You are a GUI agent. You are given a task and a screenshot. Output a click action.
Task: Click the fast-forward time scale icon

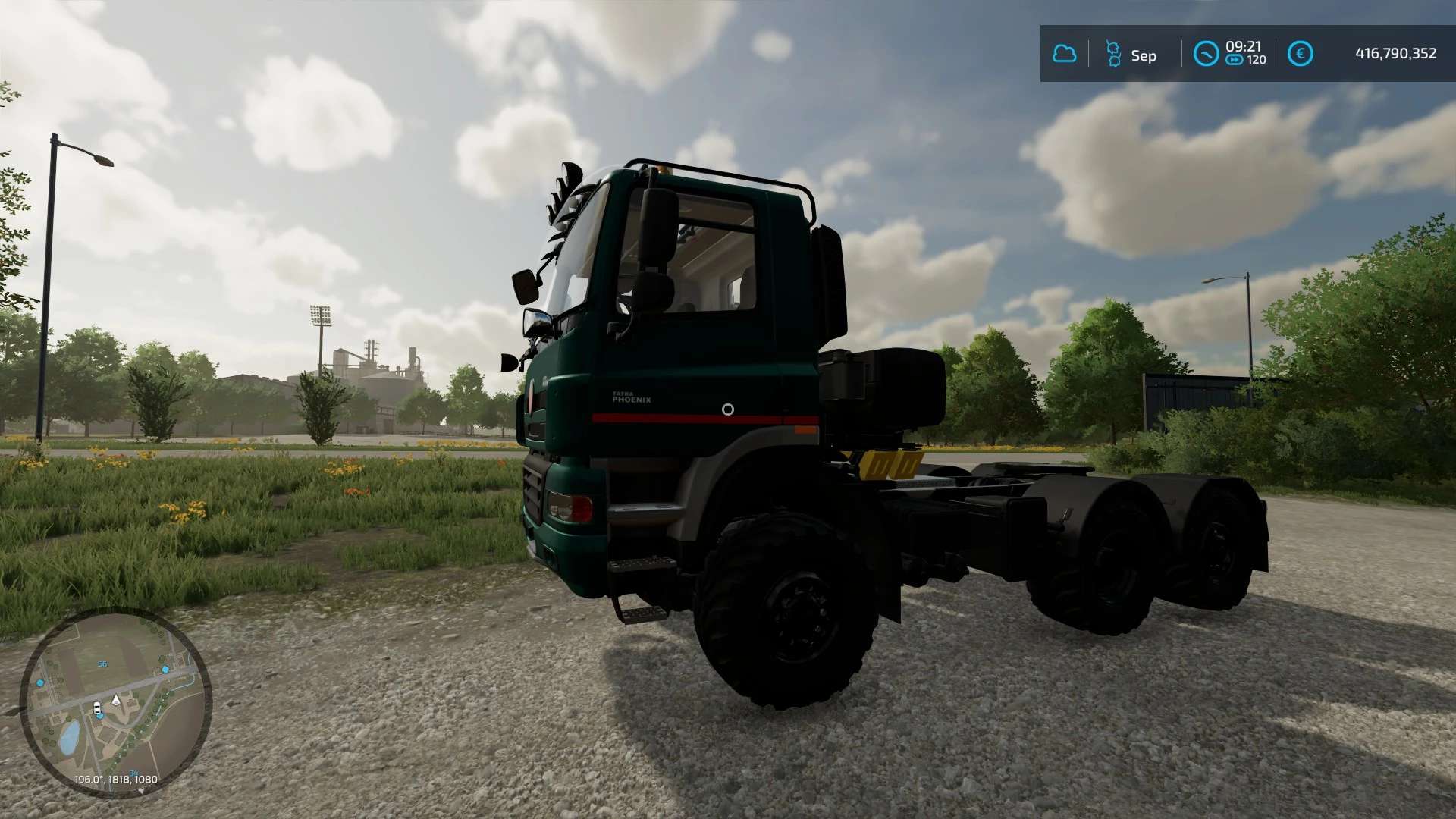pos(1235,61)
